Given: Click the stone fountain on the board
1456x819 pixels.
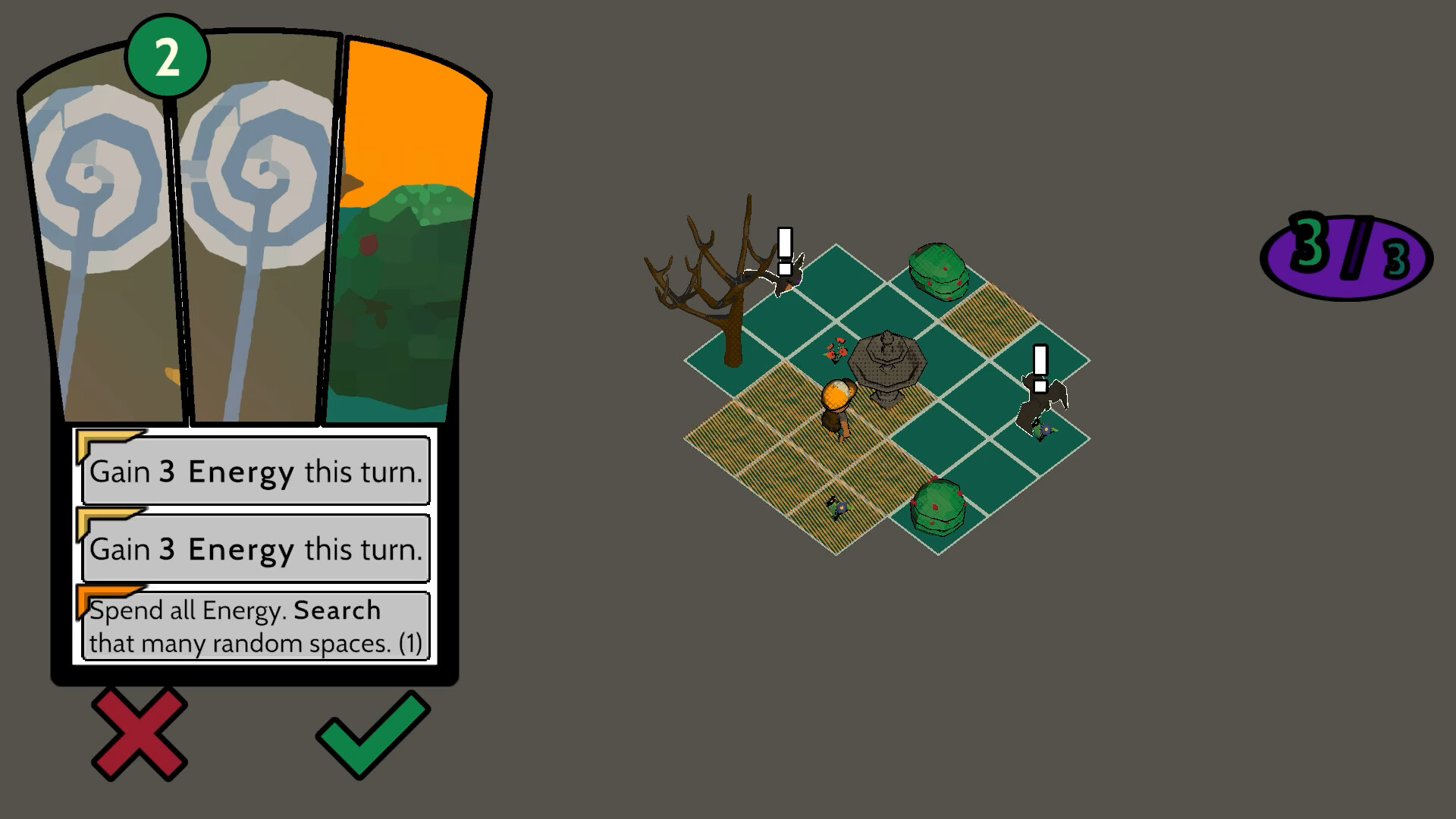Looking at the screenshot, I should coord(889,364).
